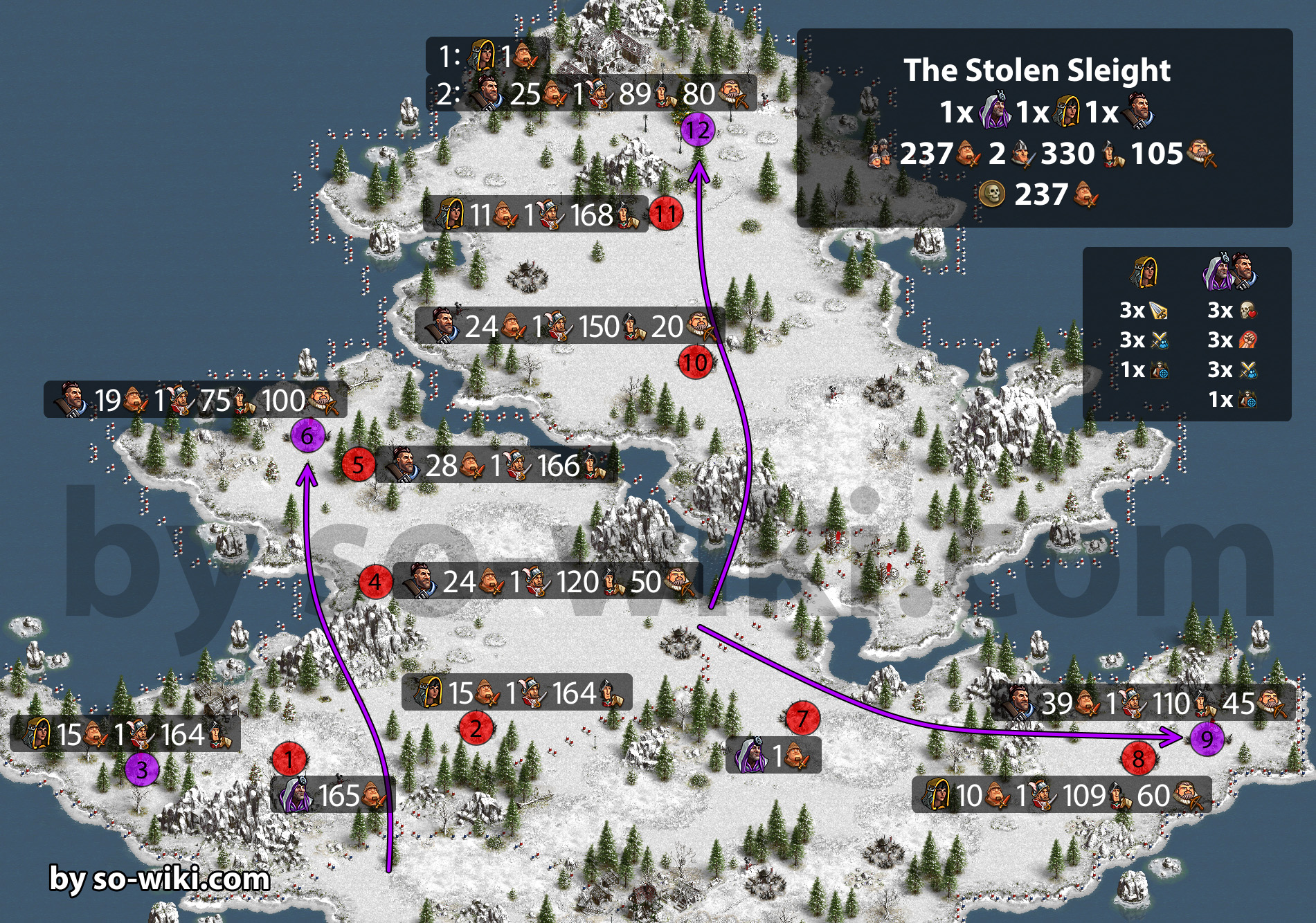
Task: Click the red marker numbered 2
Action: [x=476, y=728]
